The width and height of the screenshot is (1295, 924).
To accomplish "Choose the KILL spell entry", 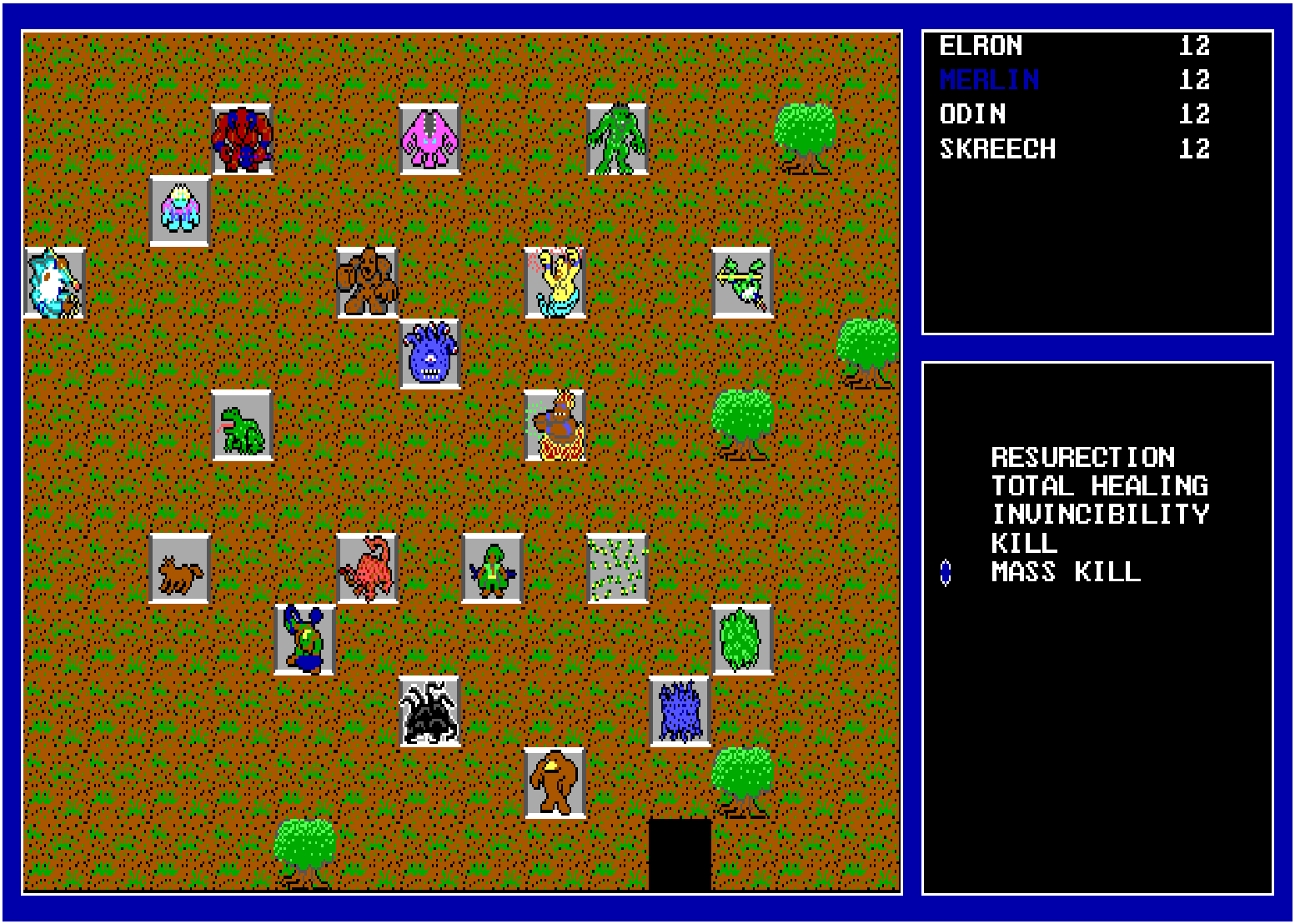I will 1023,544.
